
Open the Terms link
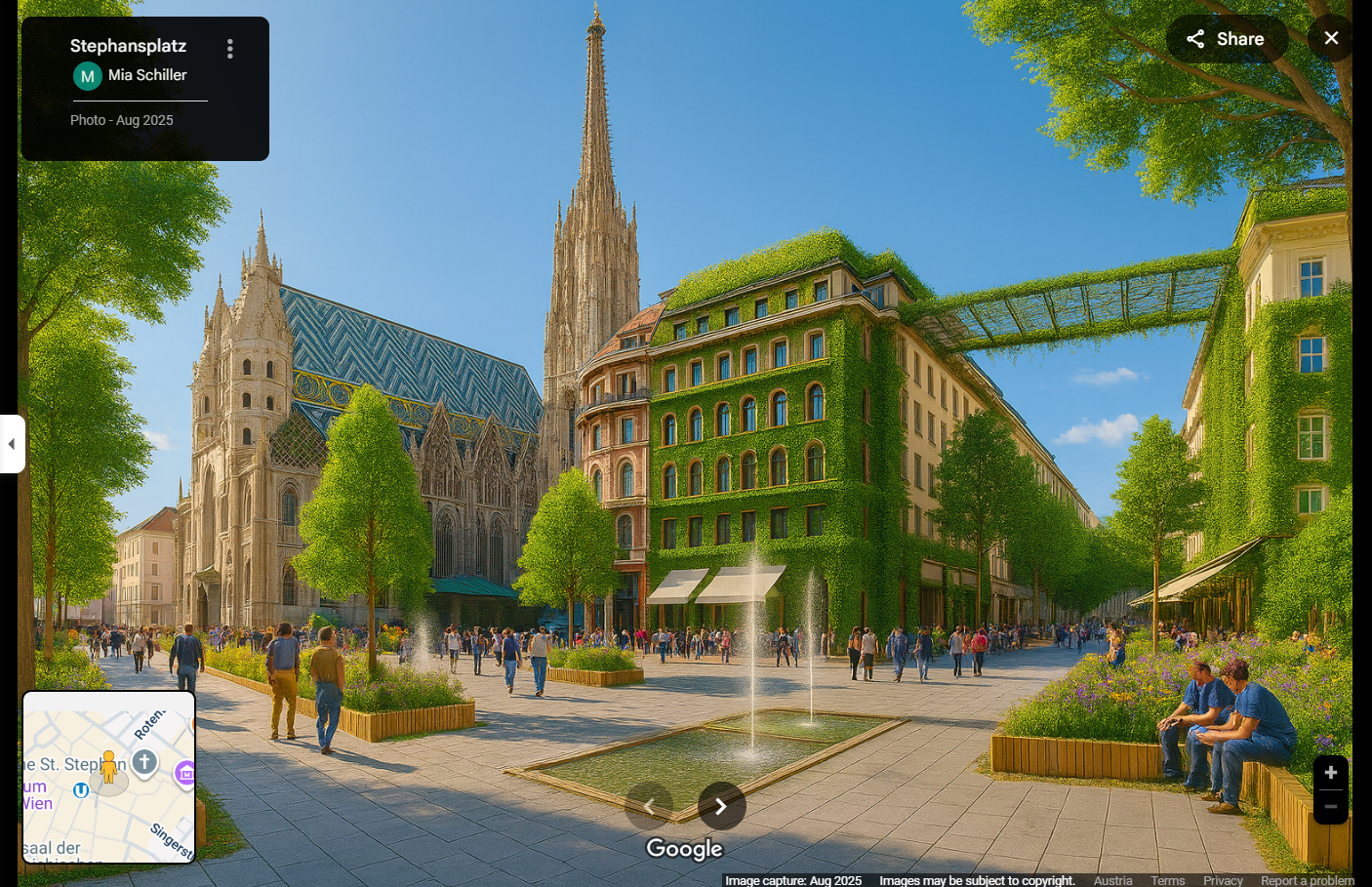[1167, 880]
